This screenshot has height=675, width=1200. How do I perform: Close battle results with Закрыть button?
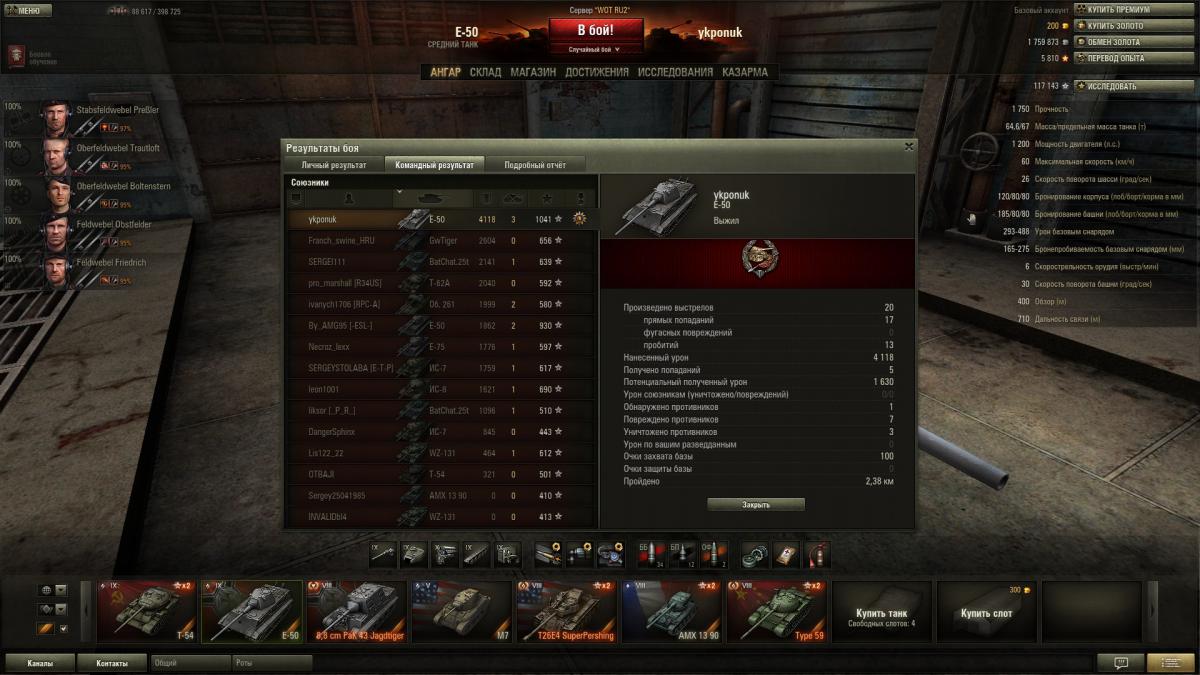[756, 505]
